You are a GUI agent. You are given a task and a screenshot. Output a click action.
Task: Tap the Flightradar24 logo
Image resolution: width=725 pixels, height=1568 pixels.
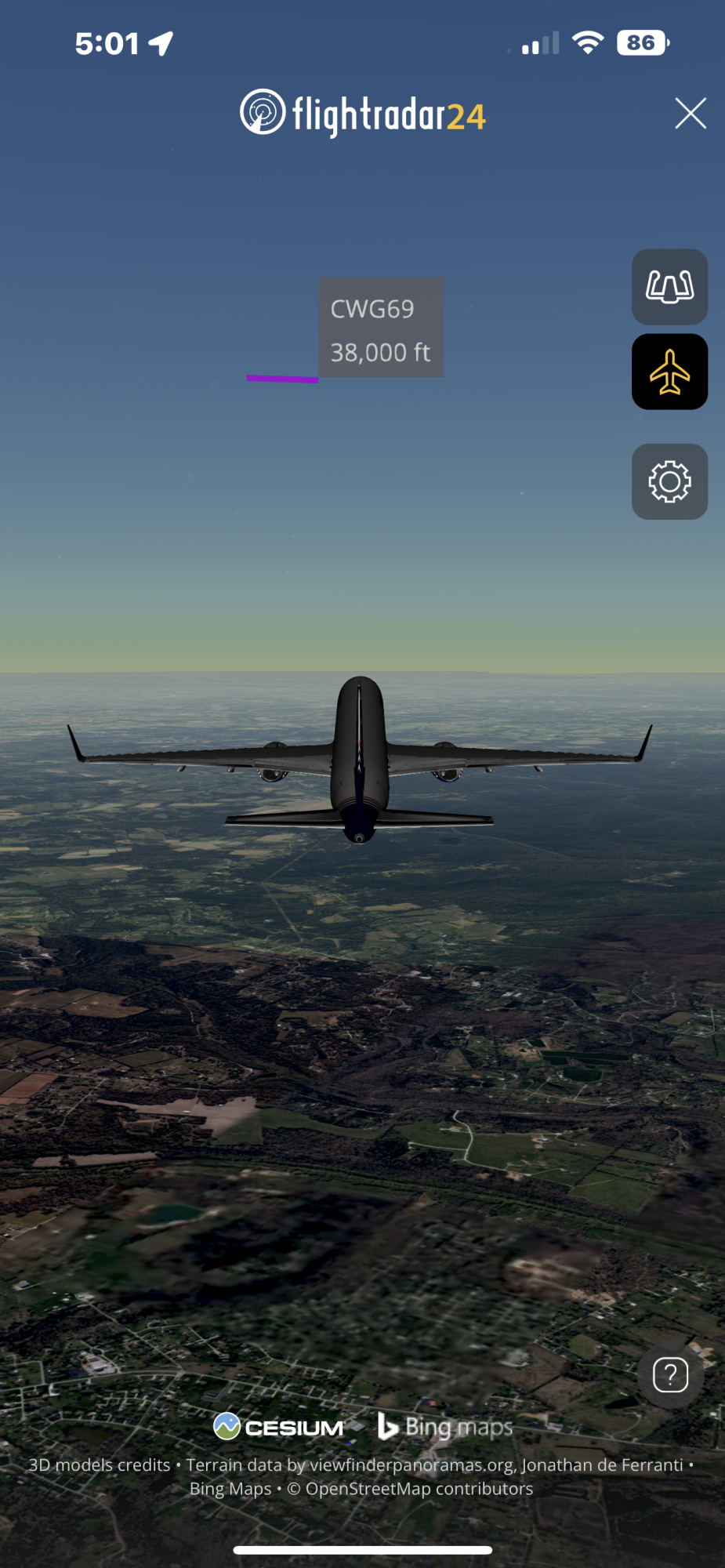click(x=362, y=114)
